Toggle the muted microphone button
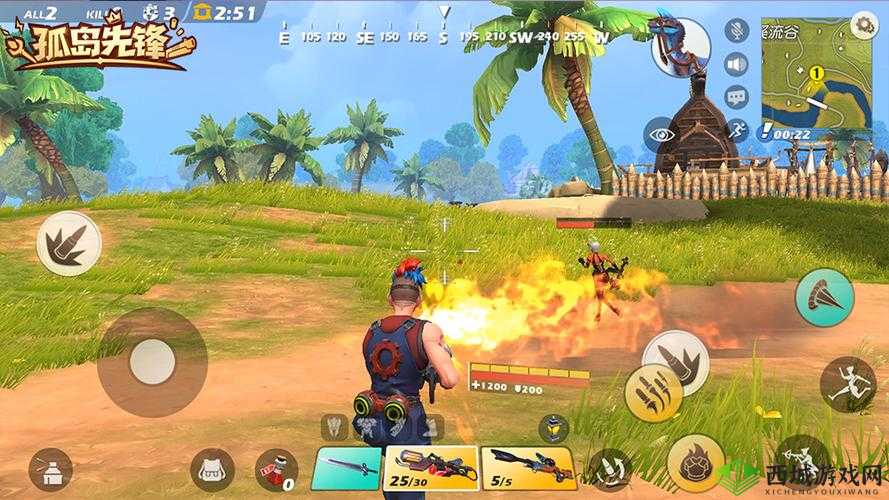The image size is (889, 500). (737, 30)
